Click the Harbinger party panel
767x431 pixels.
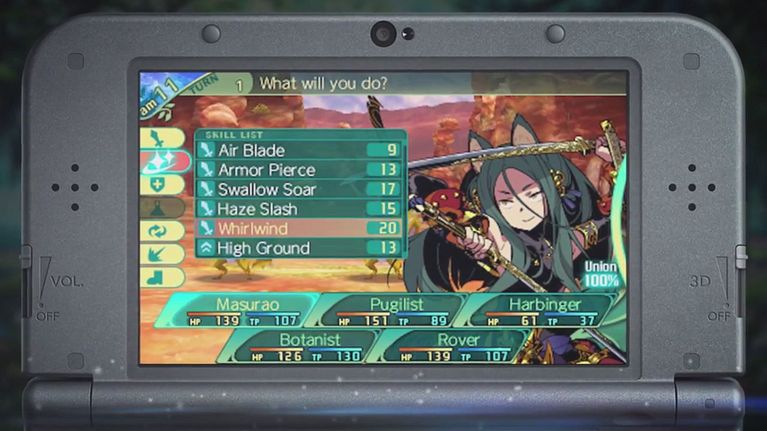(x=530, y=310)
